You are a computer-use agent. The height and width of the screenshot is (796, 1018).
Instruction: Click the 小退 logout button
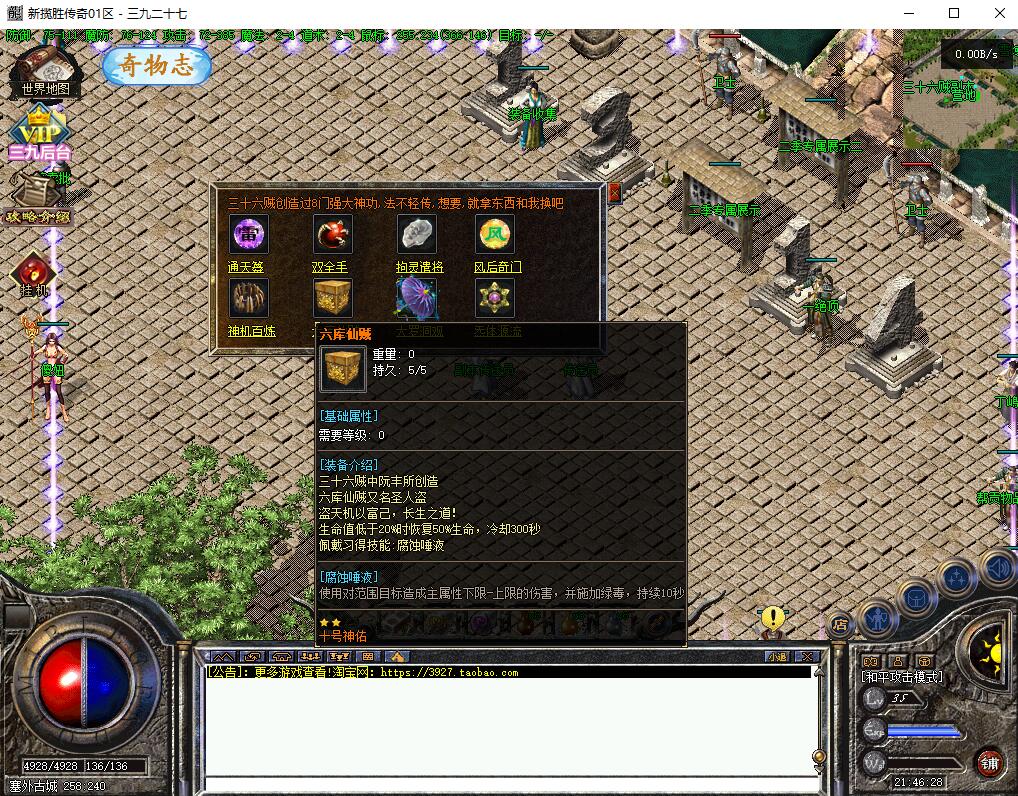[777, 656]
